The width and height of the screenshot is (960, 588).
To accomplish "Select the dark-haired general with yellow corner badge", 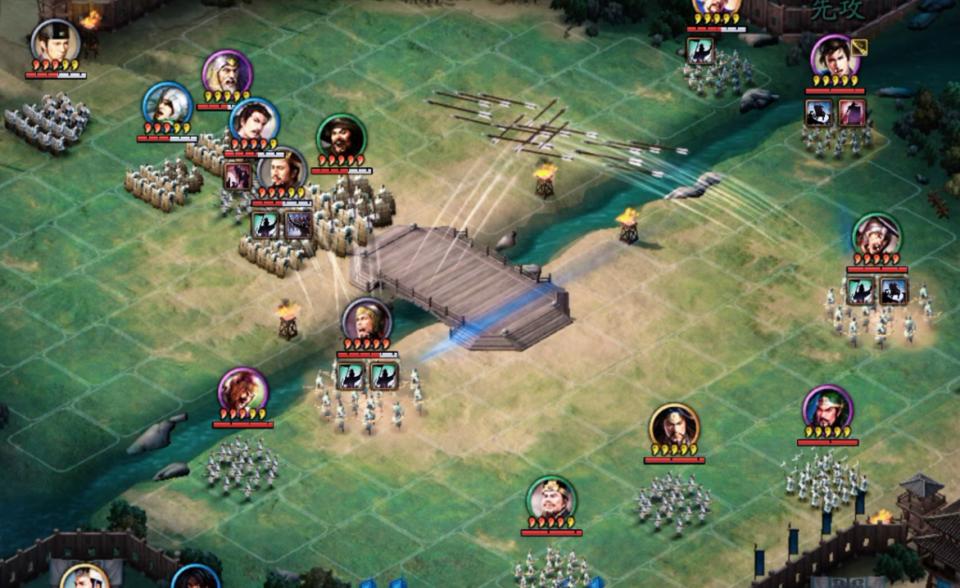I will tap(834, 57).
